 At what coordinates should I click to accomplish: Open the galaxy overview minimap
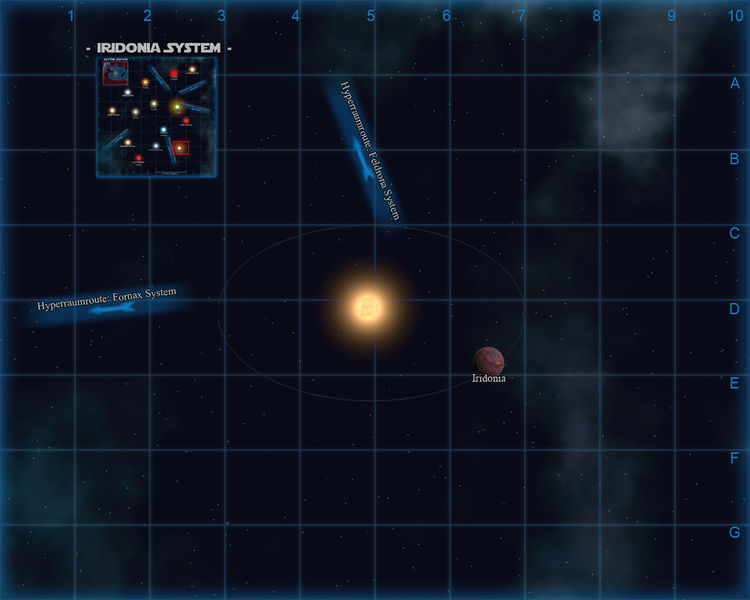[156, 117]
